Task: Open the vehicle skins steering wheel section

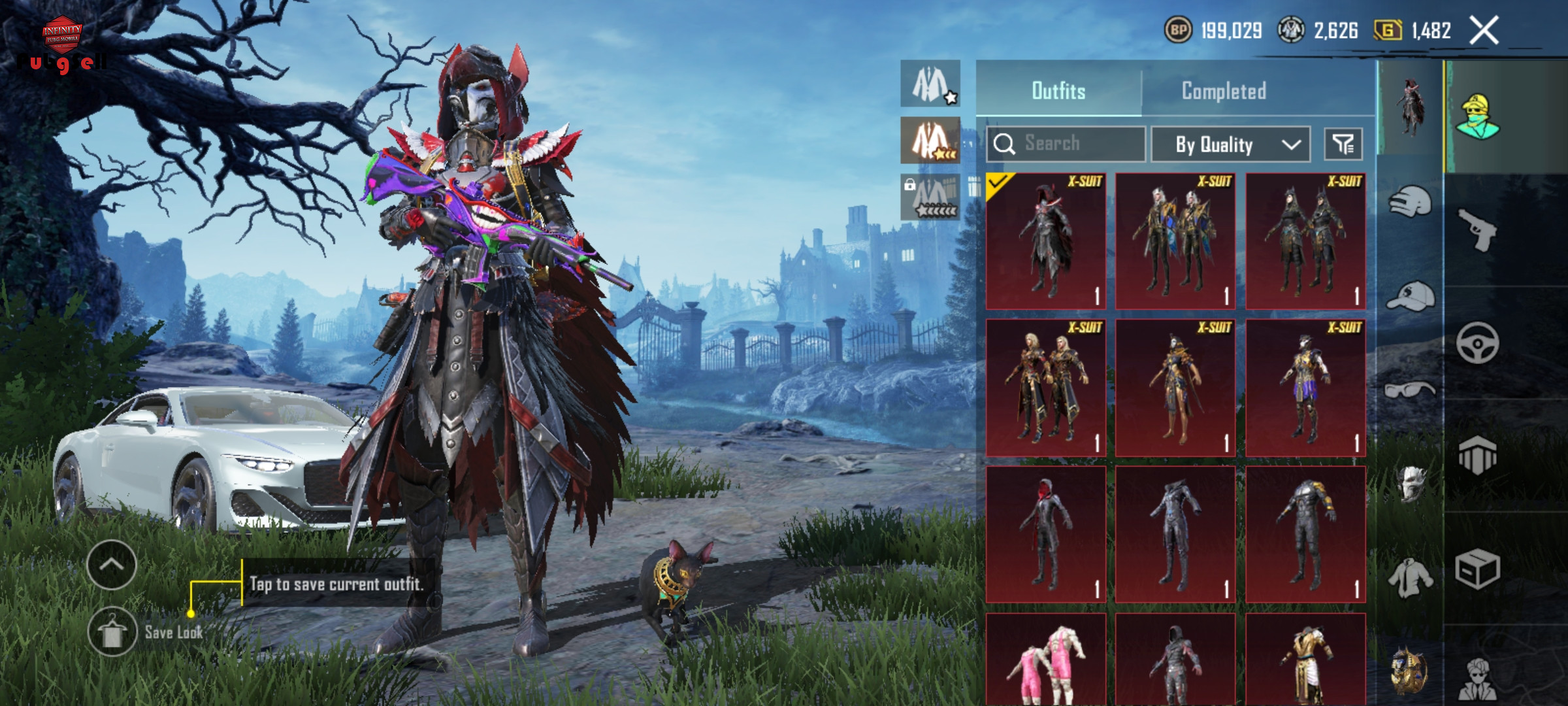Action: 1477,343
